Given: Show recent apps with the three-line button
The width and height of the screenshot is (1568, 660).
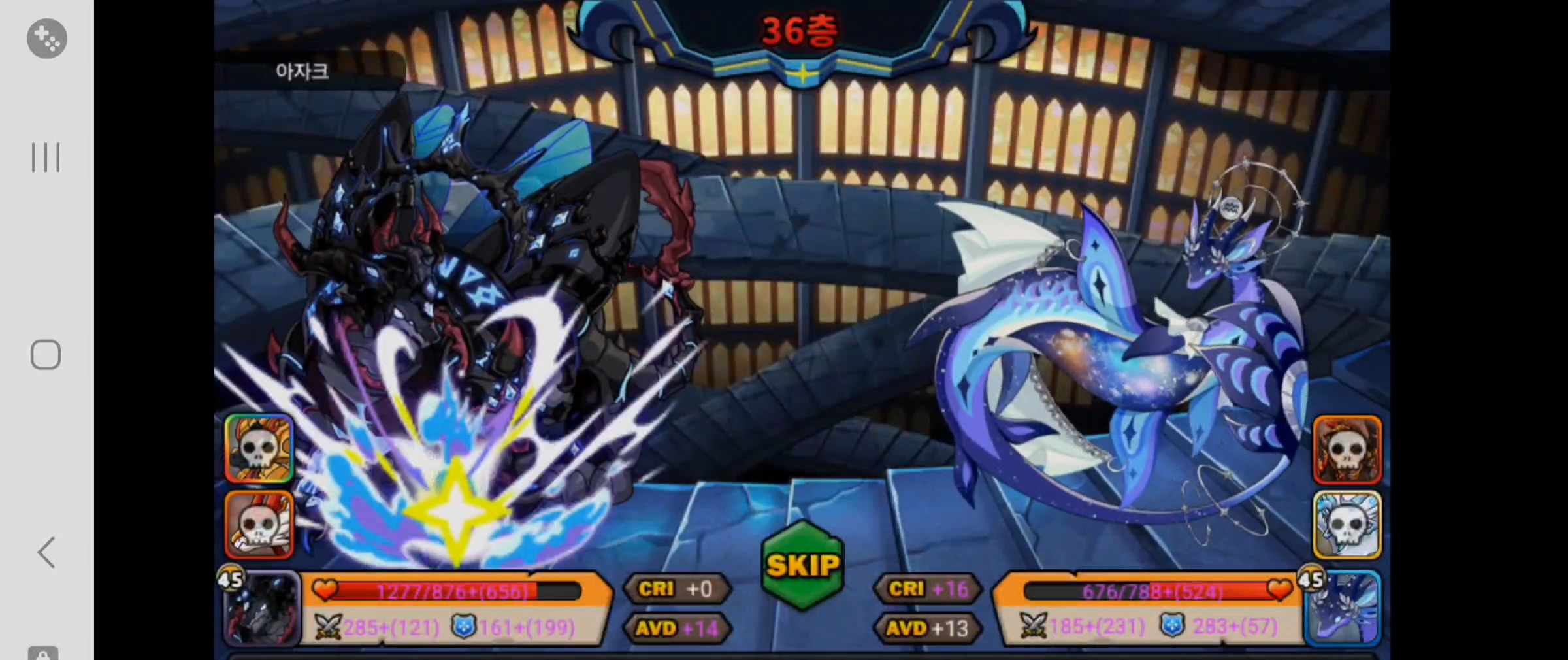Looking at the screenshot, I should coord(46,157).
